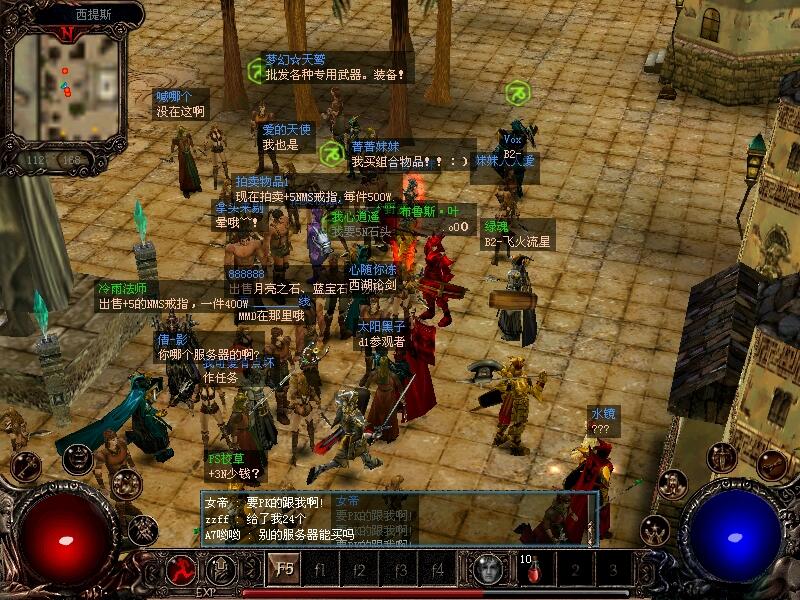Screen dimensions: 800x600
Task: Select the crossed swords round button
Action: pyautogui.click(x=141, y=526)
